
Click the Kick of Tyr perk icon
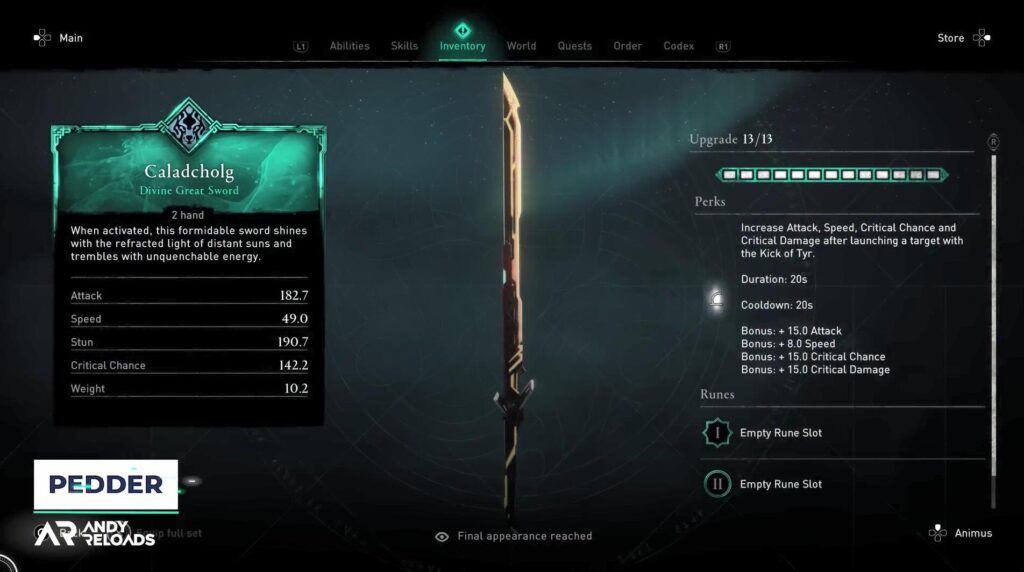point(716,299)
